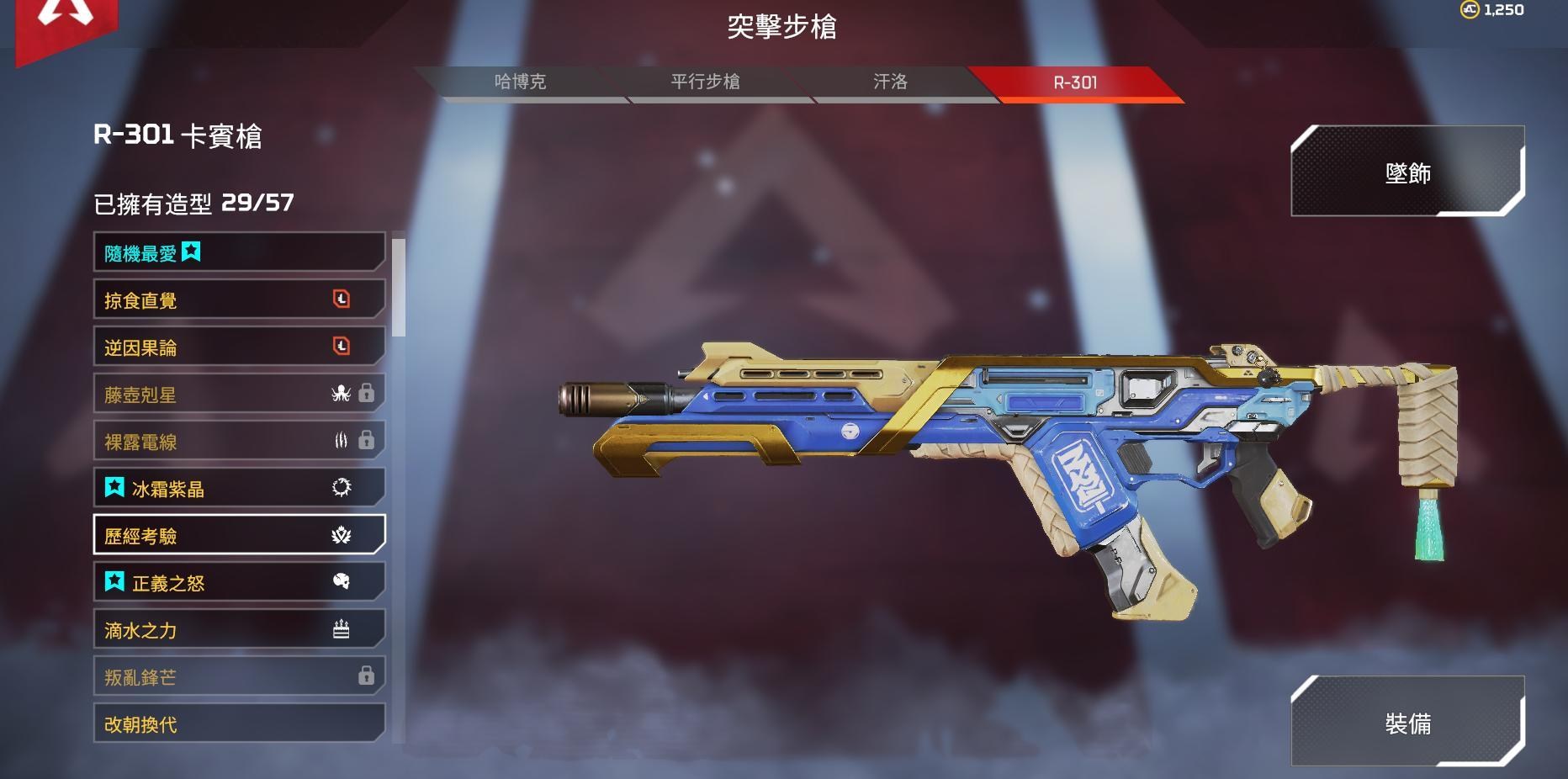The image size is (1568, 779).
Task: Click the crest icon on 歷經考驗 skin
Action: point(342,534)
